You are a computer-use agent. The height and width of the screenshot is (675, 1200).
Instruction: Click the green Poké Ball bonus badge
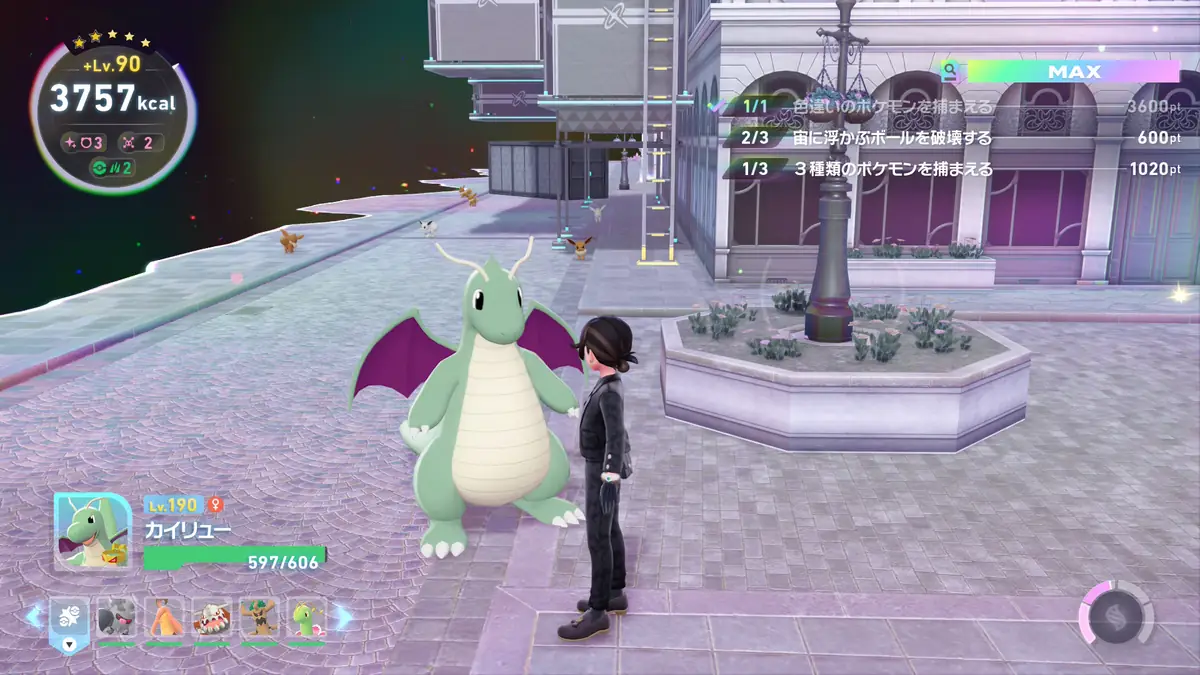pyautogui.click(x=111, y=167)
